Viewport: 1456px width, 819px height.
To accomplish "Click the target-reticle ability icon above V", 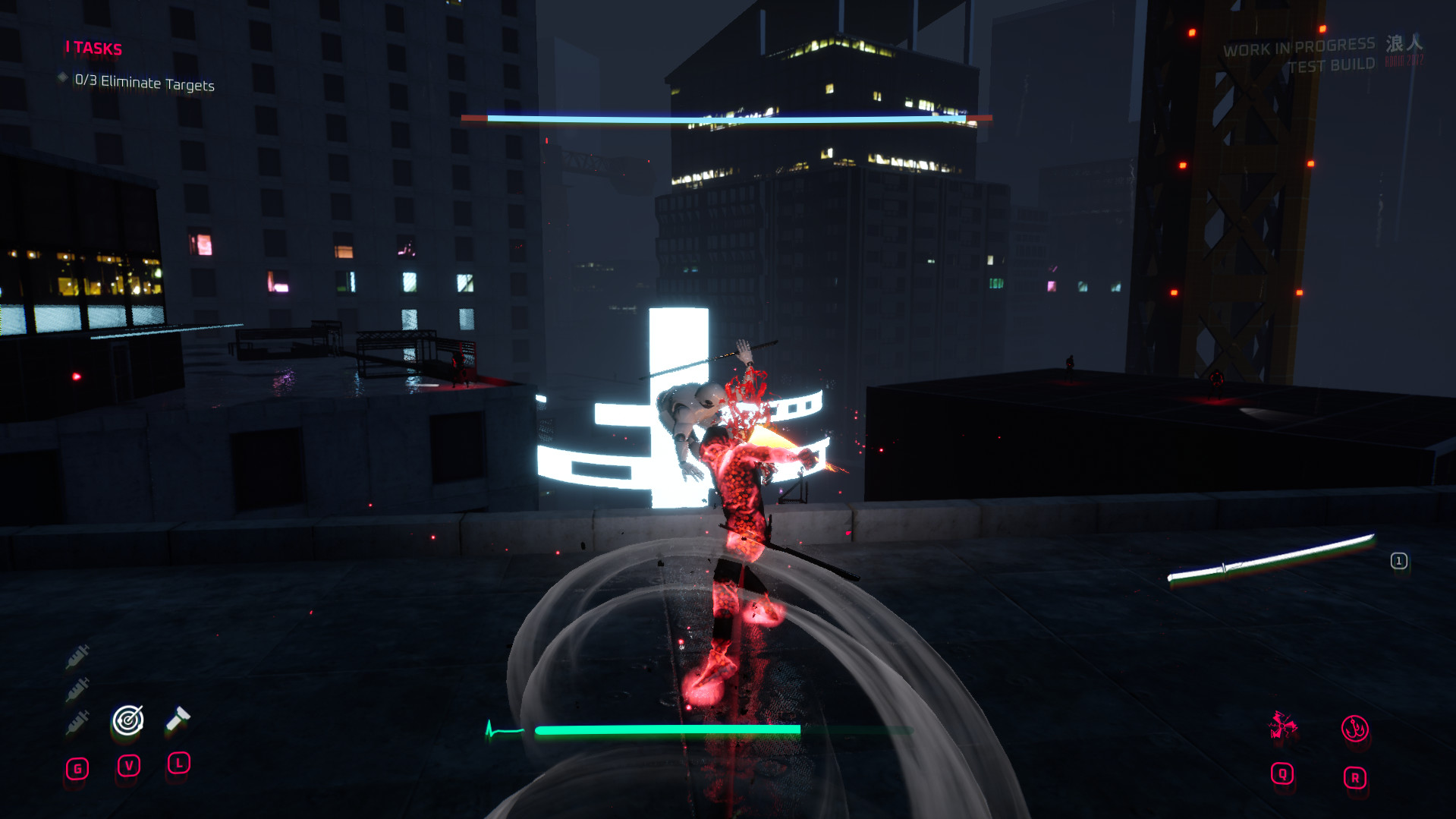I will 127,720.
